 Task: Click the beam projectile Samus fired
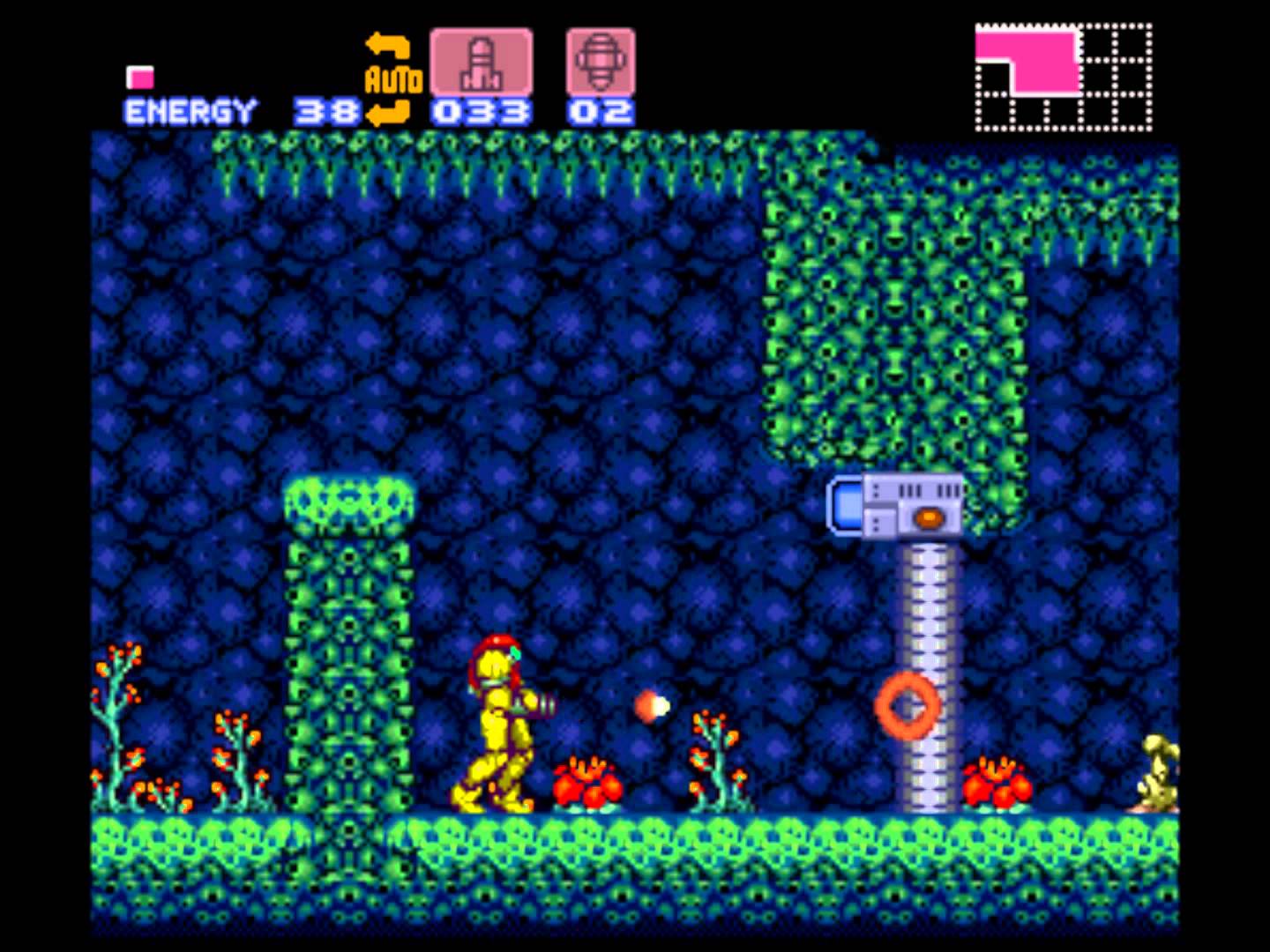651,704
